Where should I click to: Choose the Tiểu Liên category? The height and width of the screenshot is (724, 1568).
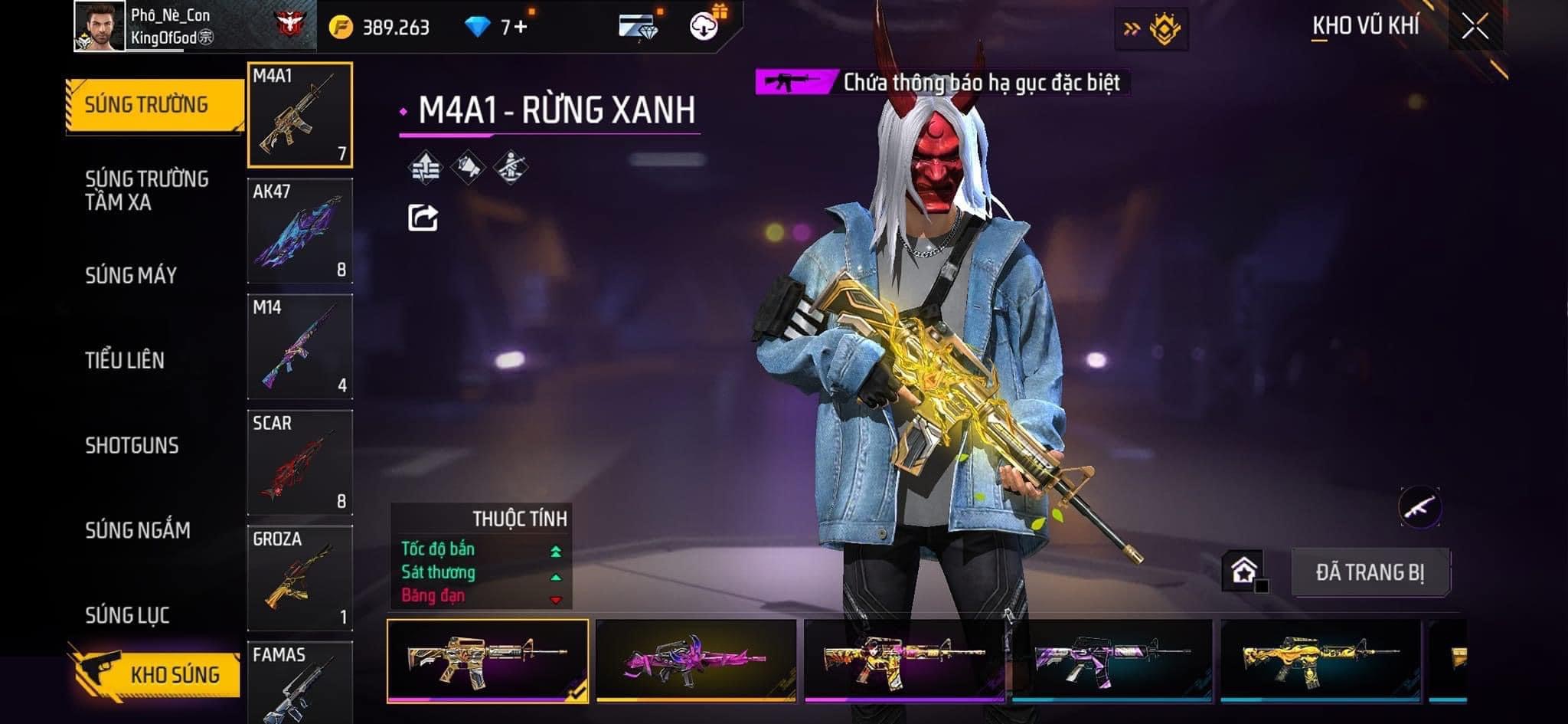point(125,361)
